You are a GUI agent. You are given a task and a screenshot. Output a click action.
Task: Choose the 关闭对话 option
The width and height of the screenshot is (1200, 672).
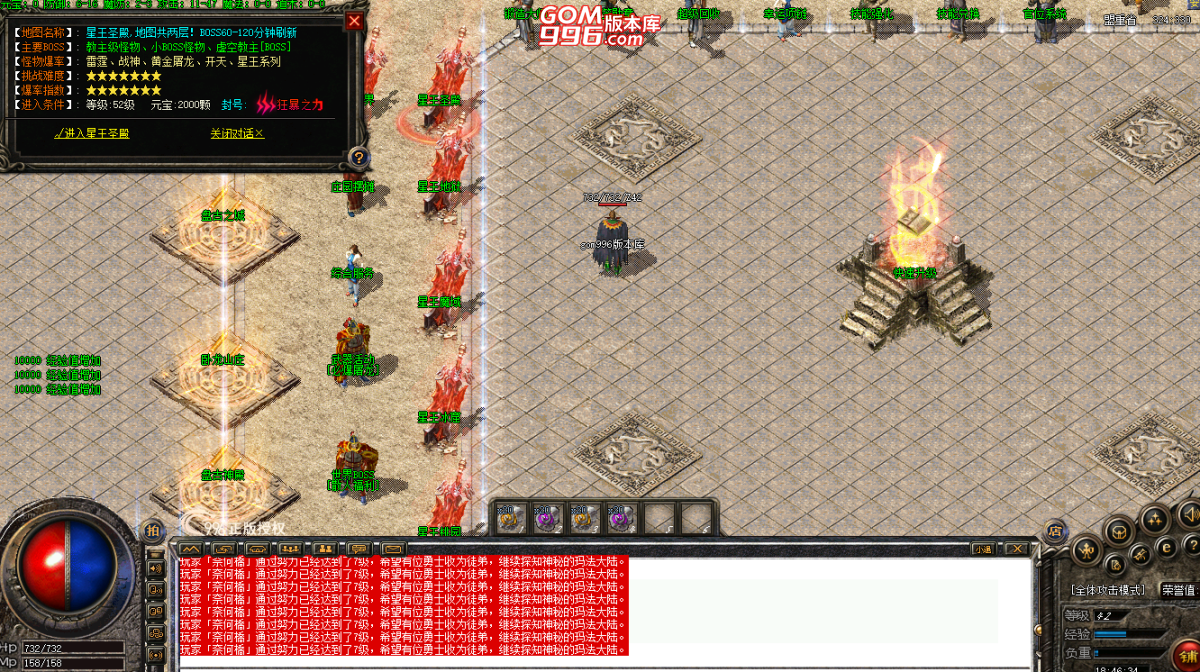click(x=237, y=133)
